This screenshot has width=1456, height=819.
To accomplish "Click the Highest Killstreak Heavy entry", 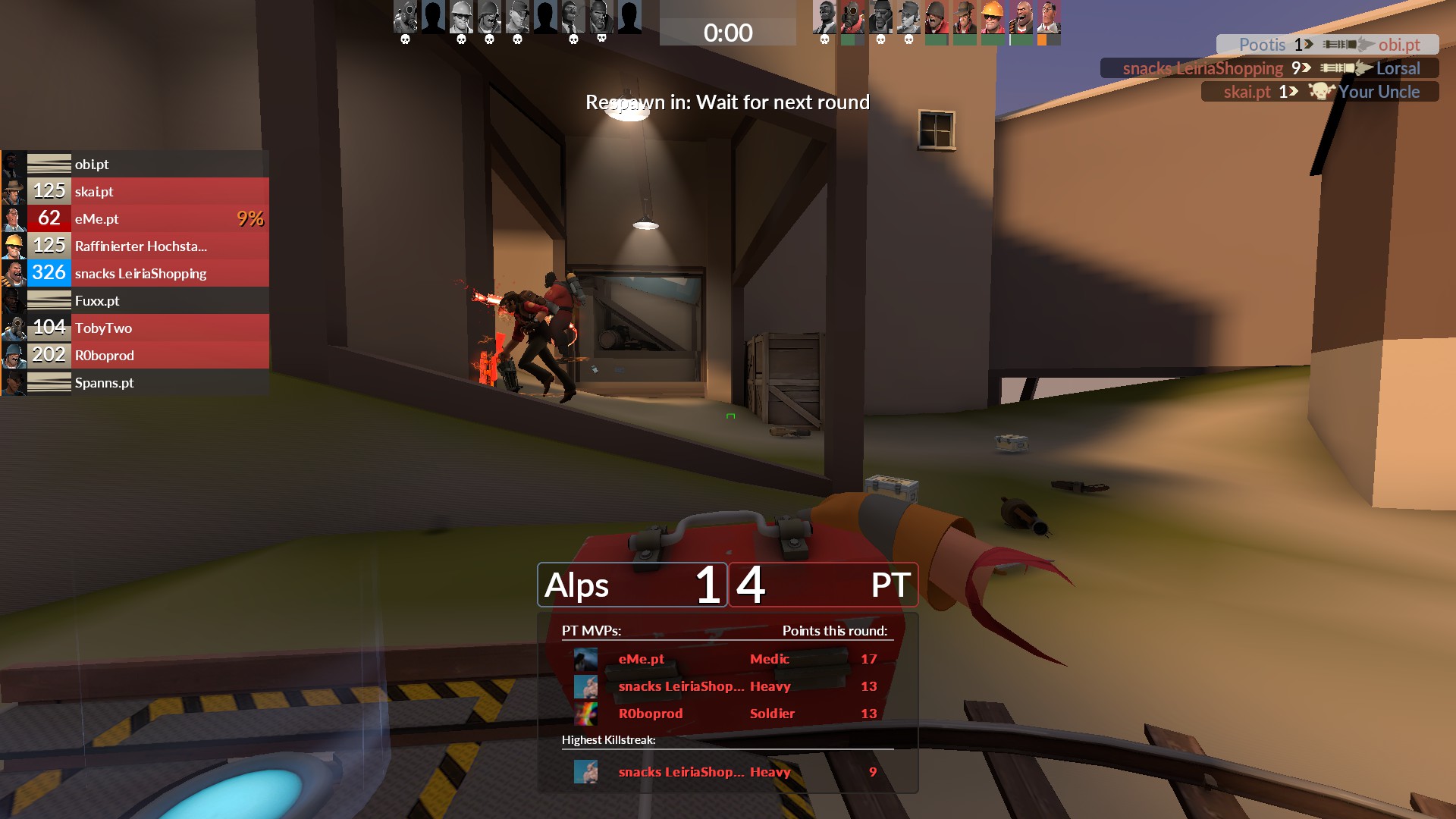I will 725,772.
